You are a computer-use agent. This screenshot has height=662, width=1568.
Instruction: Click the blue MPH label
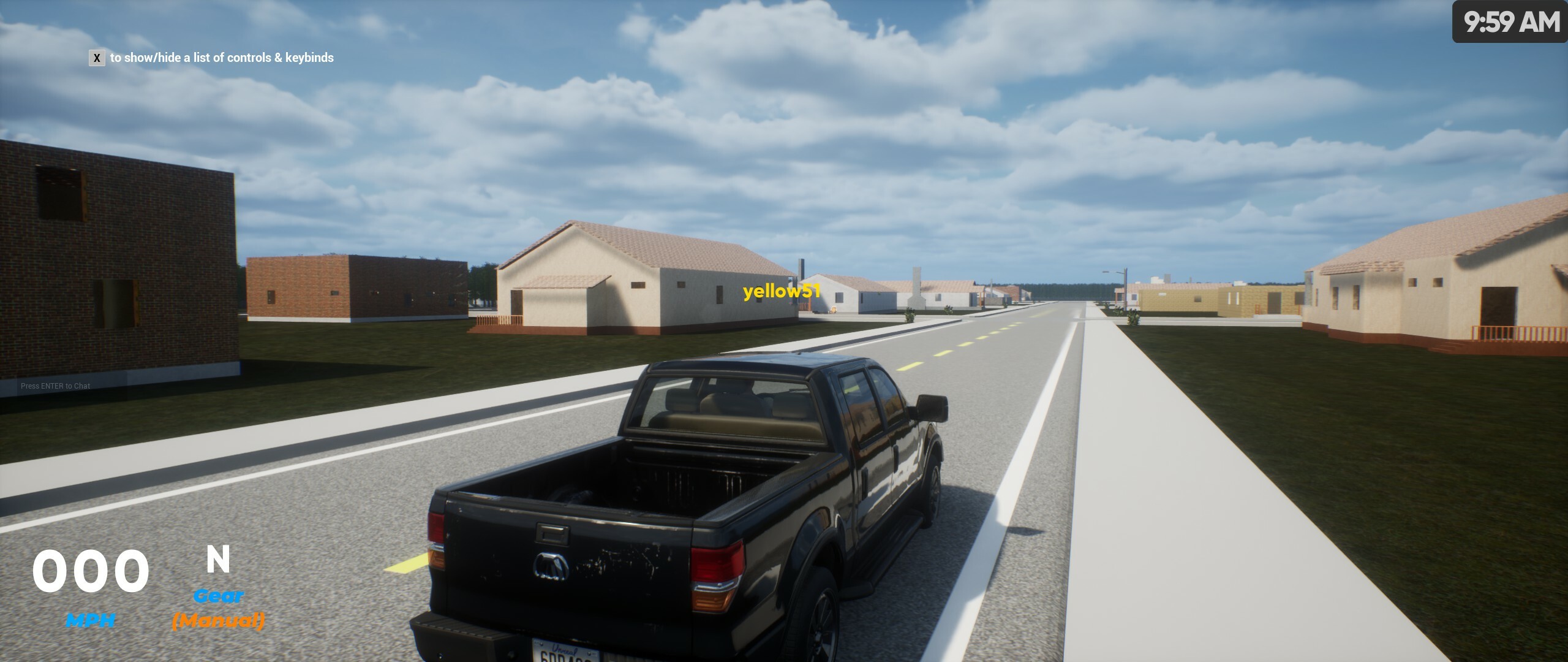[91, 620]
